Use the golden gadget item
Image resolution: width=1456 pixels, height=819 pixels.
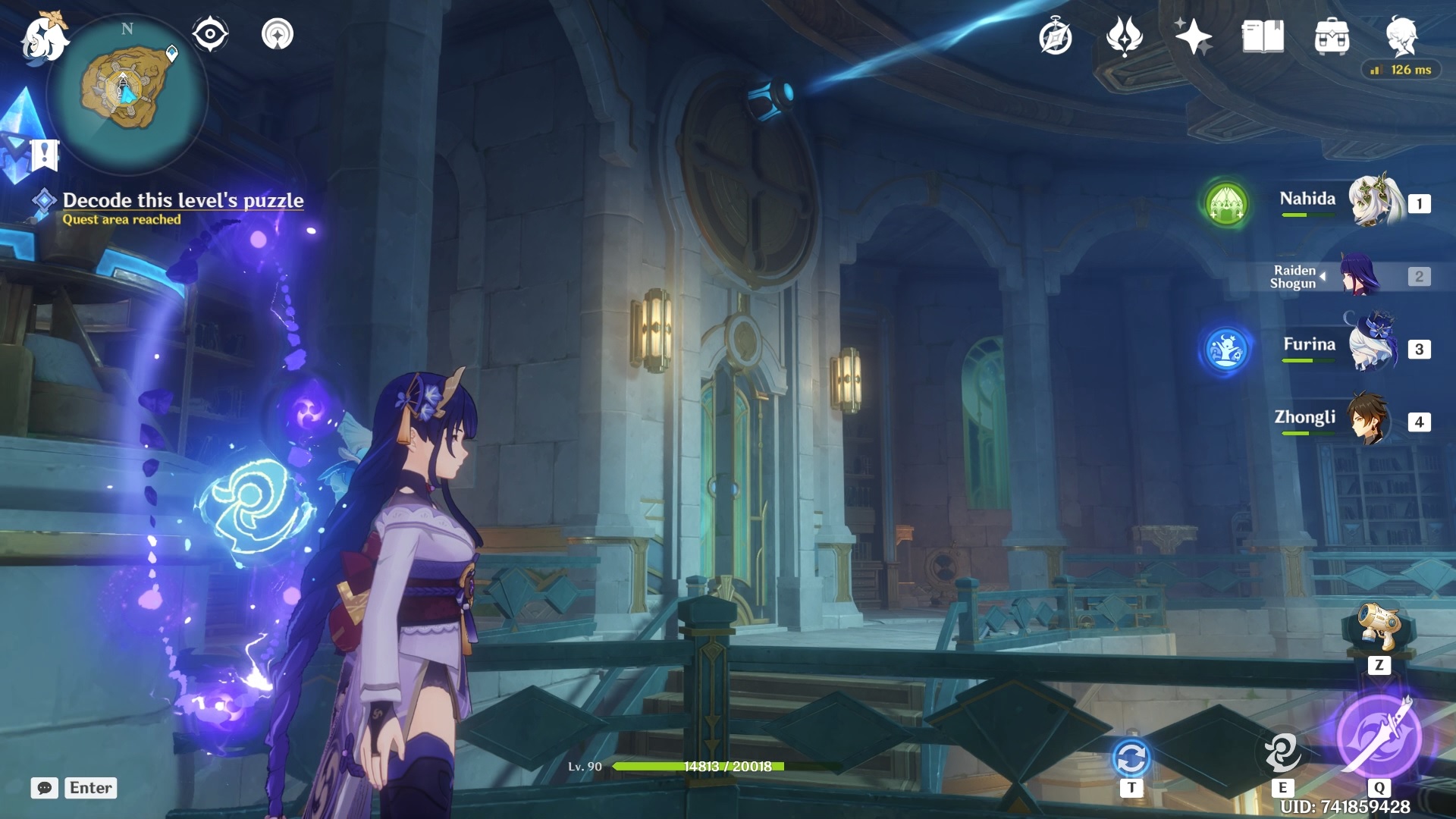click(1379, 628)
